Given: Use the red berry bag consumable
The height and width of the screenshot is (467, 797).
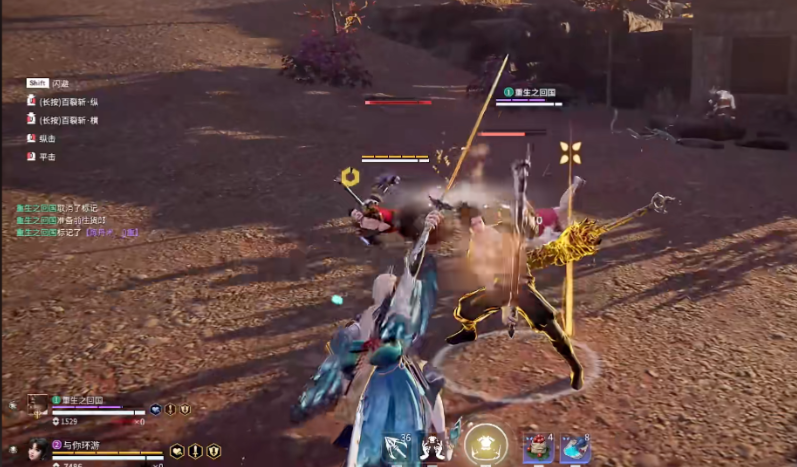Looking at the screenshot, I should (538, 448).
